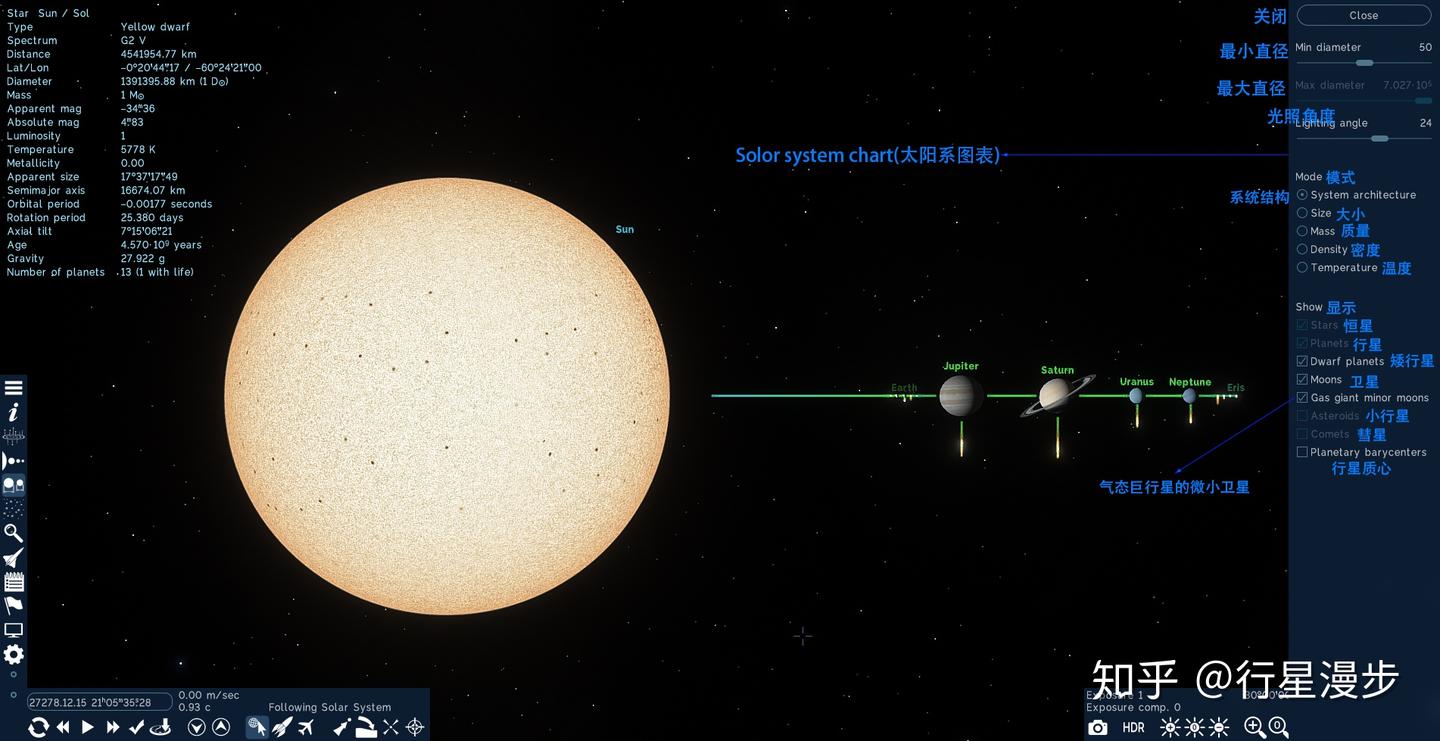Disable Gas giant minor moons
Image resolution: width=1440 pixels, height=741 pixels.
[x=1302, y=397]
